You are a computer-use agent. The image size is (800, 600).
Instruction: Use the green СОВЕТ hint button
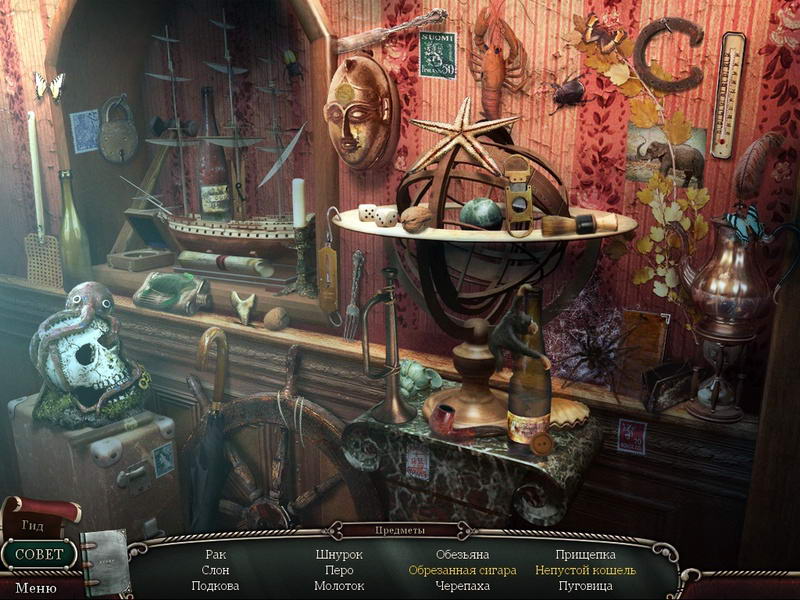[x=39, y=554]
